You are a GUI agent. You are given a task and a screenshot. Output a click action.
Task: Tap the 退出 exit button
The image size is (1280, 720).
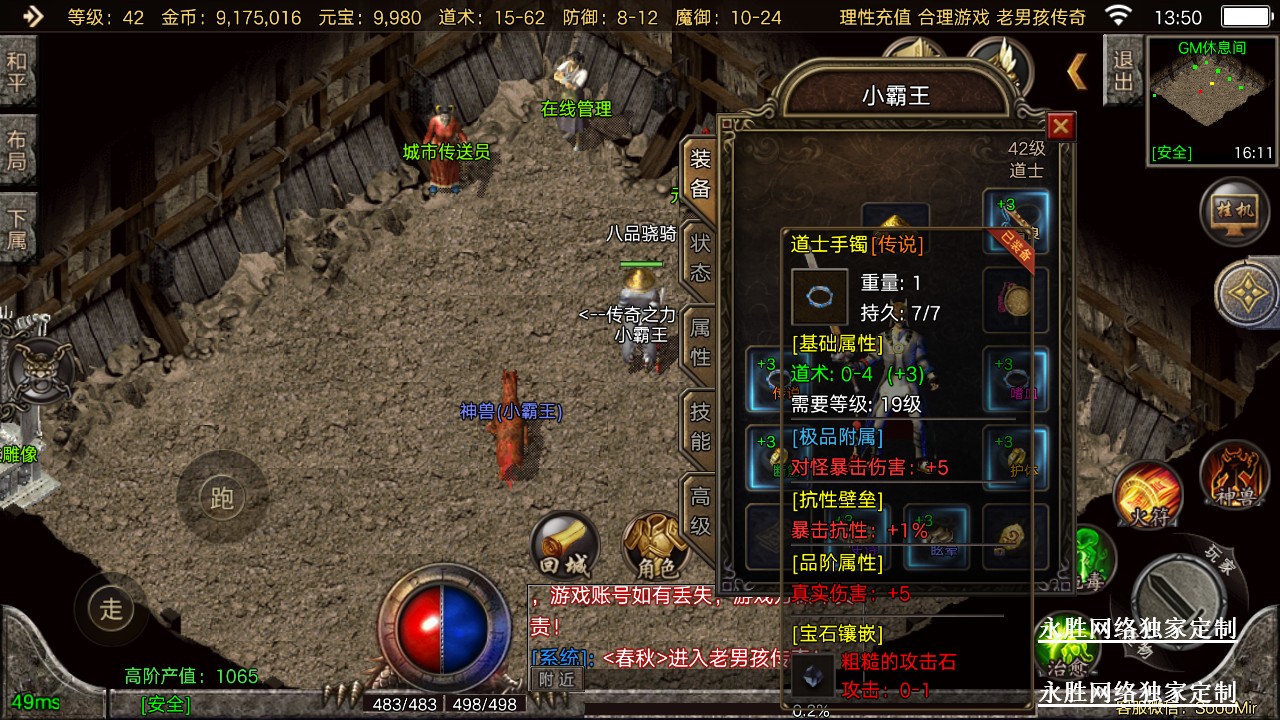(x=1123, y=71)
